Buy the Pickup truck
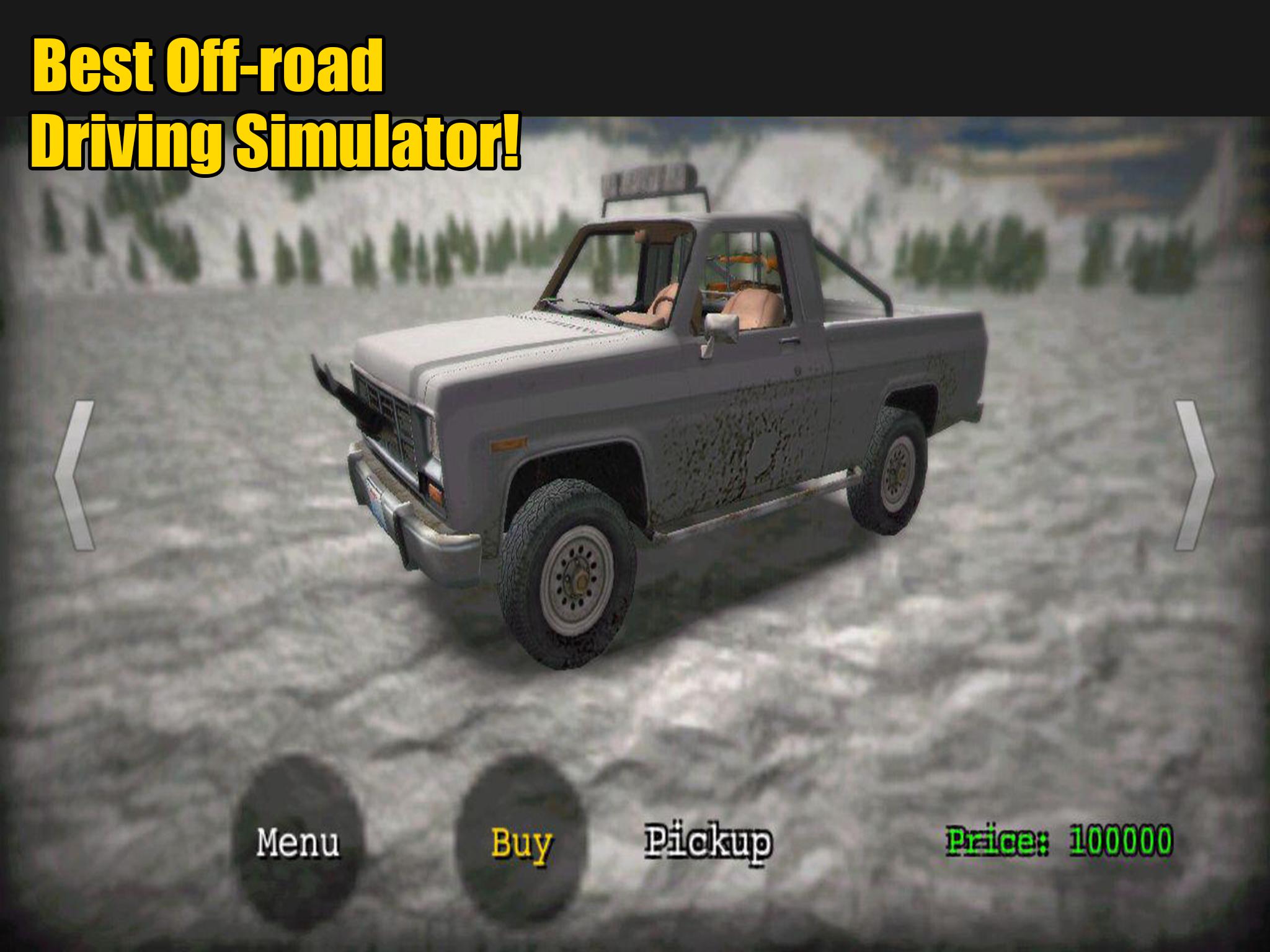The image size is (1270, 952). 521,842
